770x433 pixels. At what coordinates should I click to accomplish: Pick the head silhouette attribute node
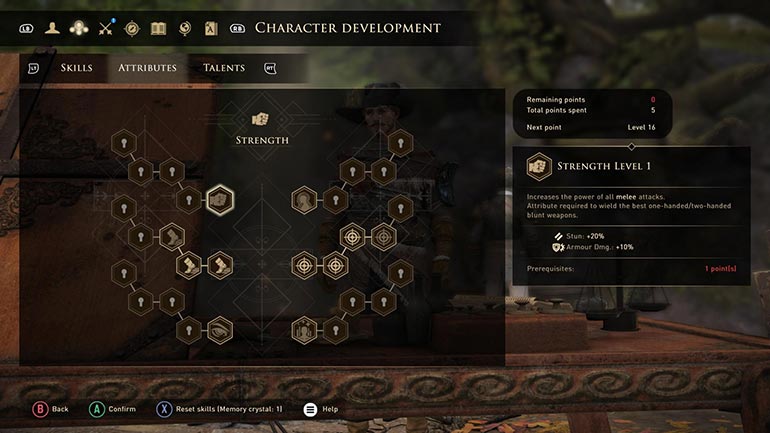(x=304, y=200)
